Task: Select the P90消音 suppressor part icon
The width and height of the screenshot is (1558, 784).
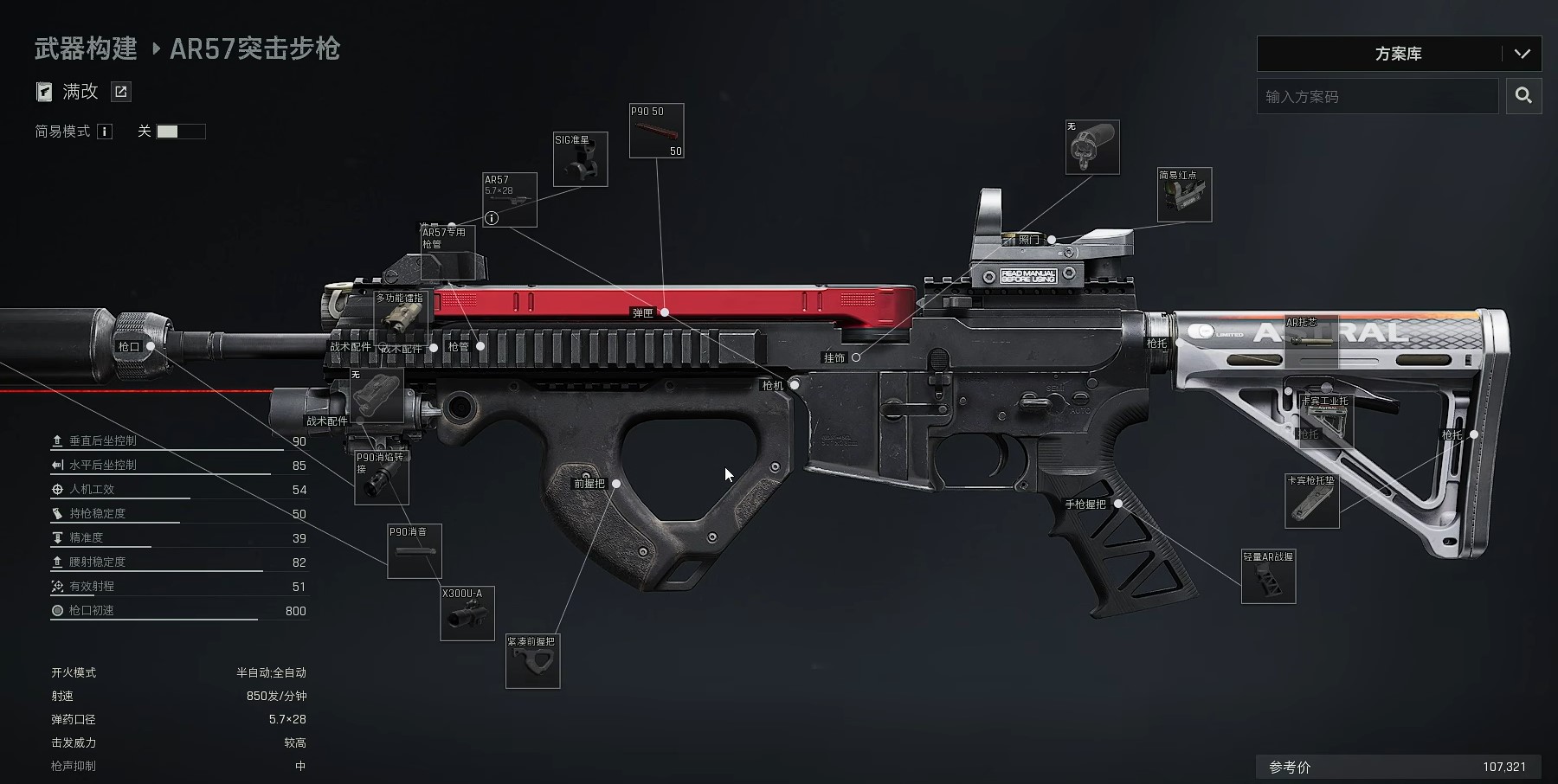Action: (414, 551)
